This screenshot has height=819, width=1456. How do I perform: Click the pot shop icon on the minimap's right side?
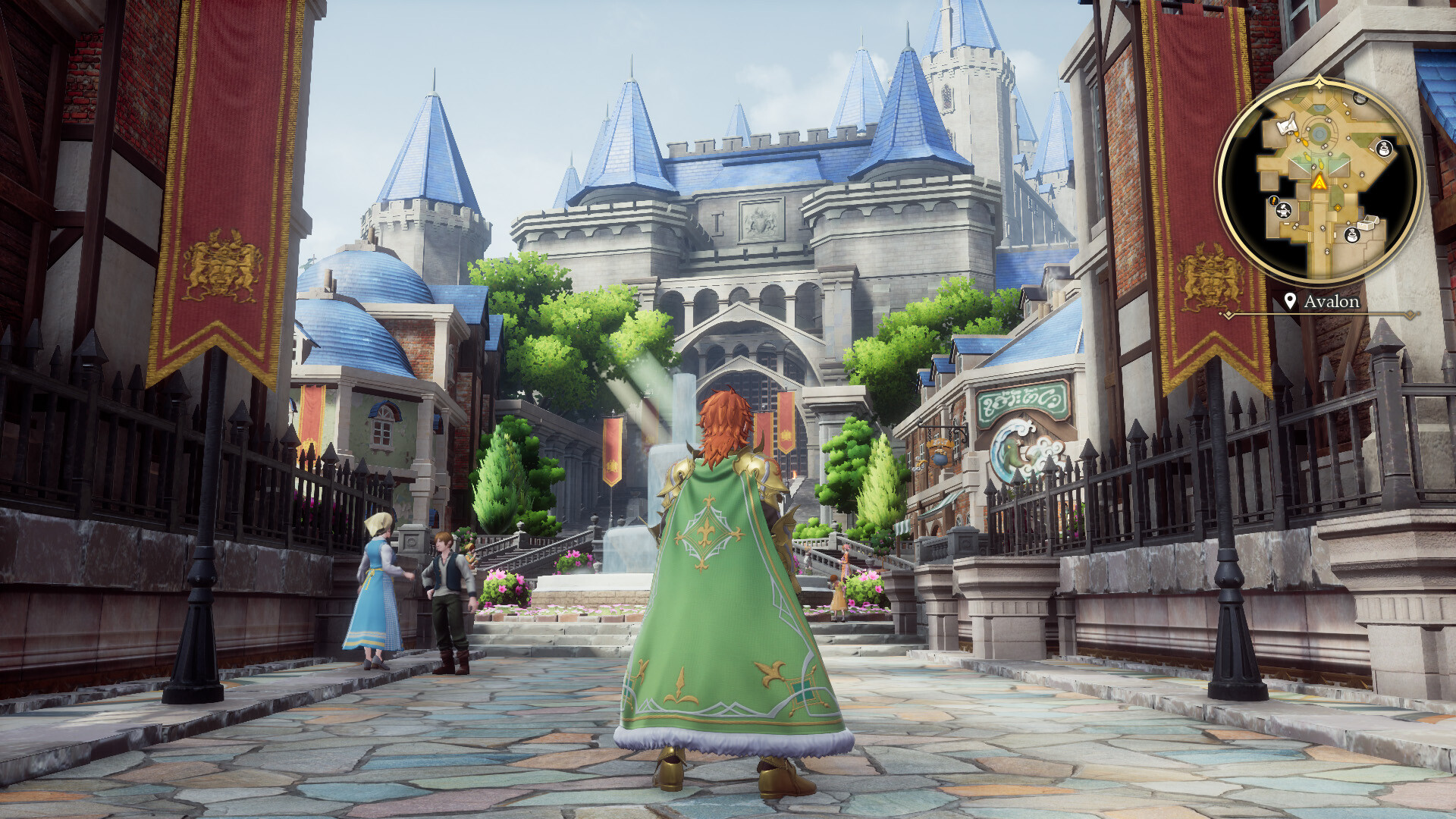1383,149
